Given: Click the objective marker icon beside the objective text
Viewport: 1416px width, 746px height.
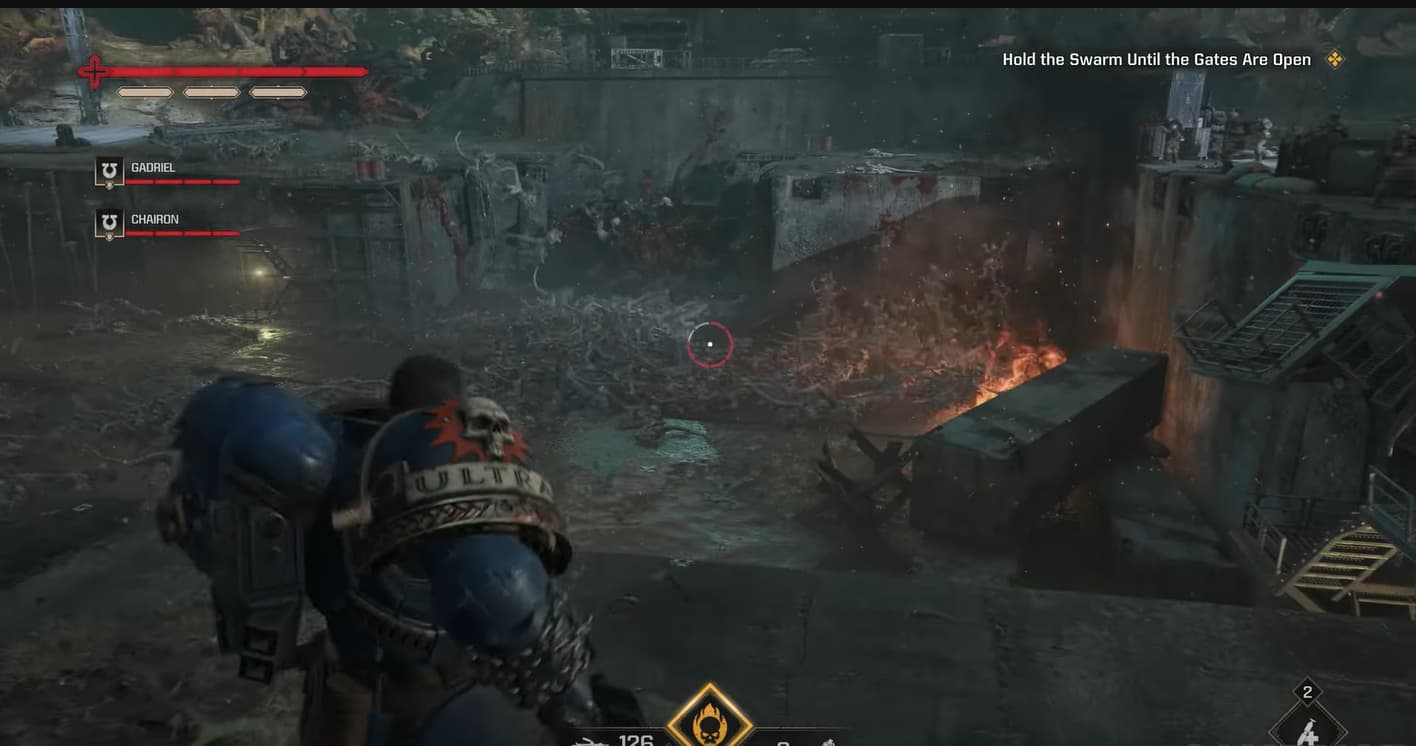Looking at the screenshot, I should tap(1334, 60).
